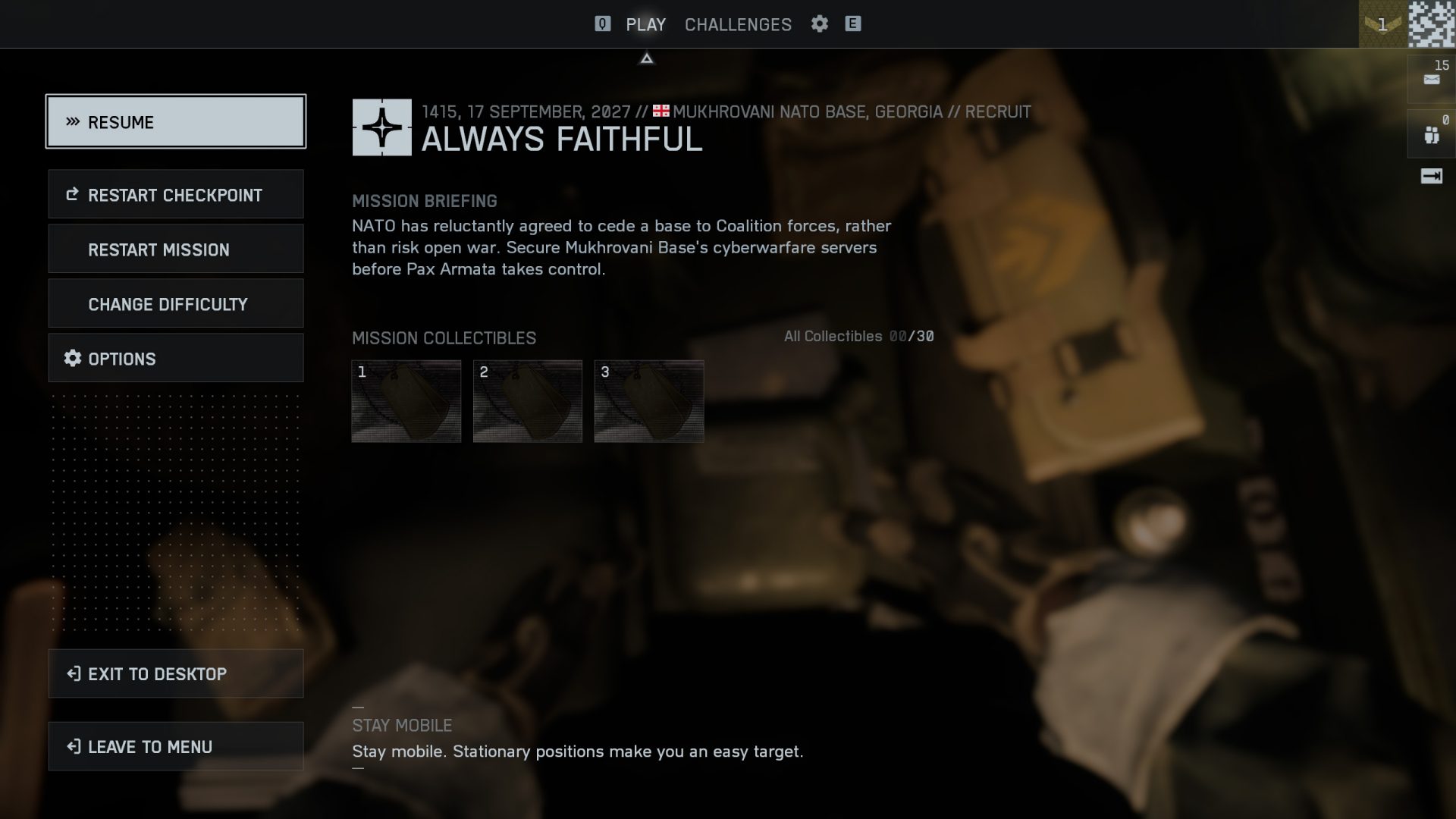The width and height of the screenshot is (1456, 819).
Task: Select Restart Checkpoint
Action: coord(176,194)
